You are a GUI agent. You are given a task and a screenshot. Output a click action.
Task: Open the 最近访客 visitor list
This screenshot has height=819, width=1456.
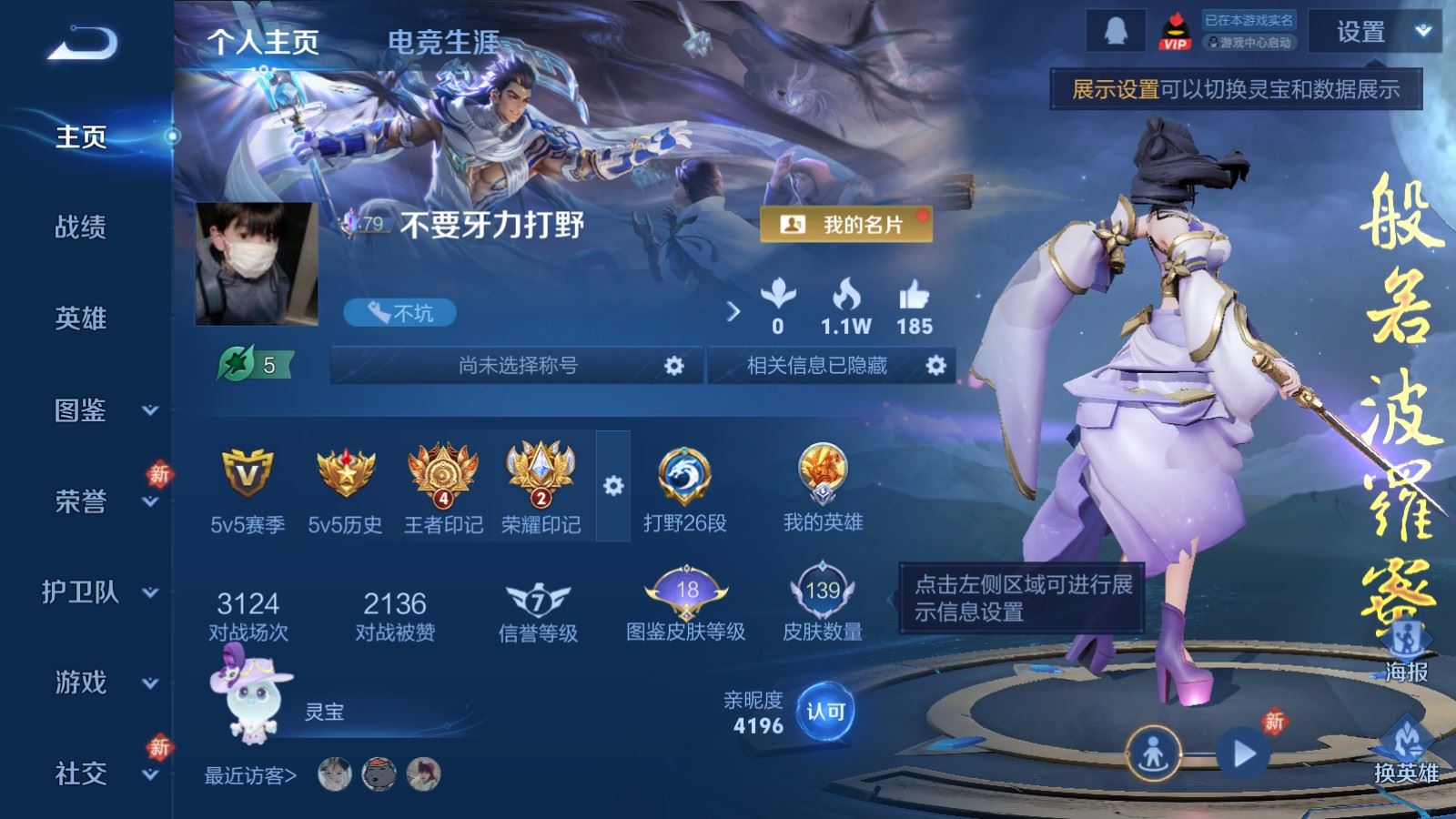(x=251, y=775)
